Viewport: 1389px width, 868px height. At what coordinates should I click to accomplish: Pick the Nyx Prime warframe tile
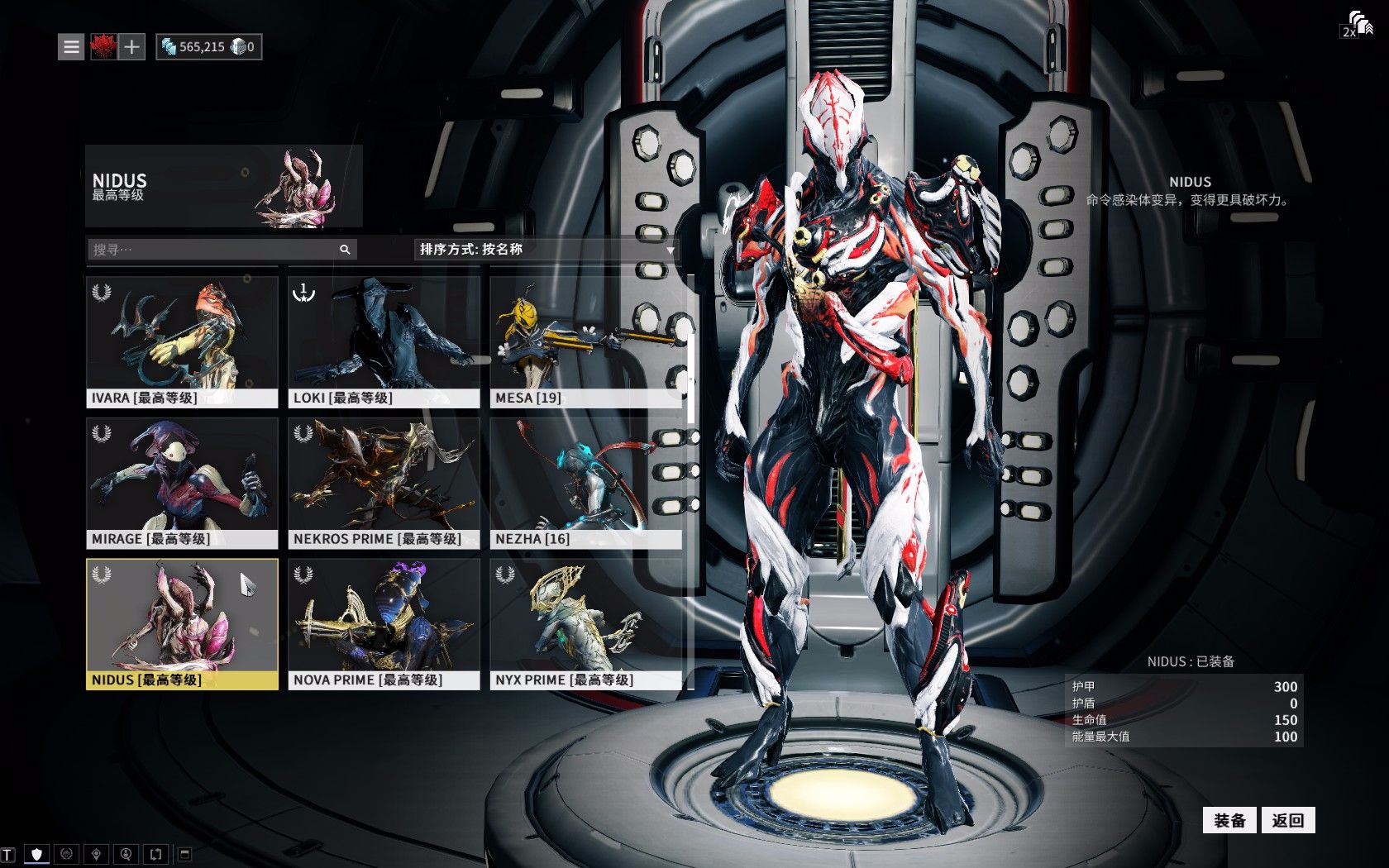pyautogui.click(x=585, y=624)
